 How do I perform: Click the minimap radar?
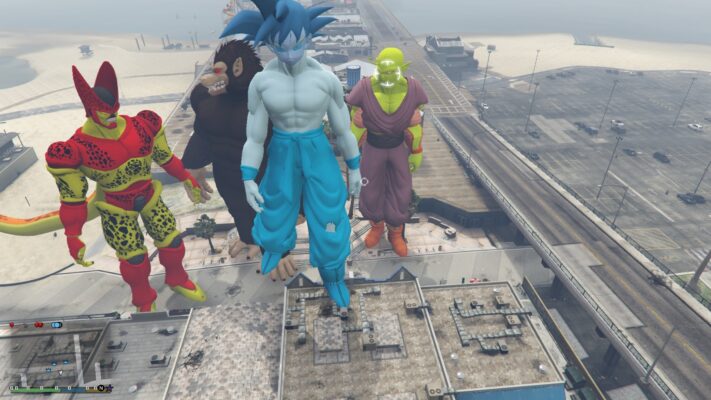coord(57,355)
